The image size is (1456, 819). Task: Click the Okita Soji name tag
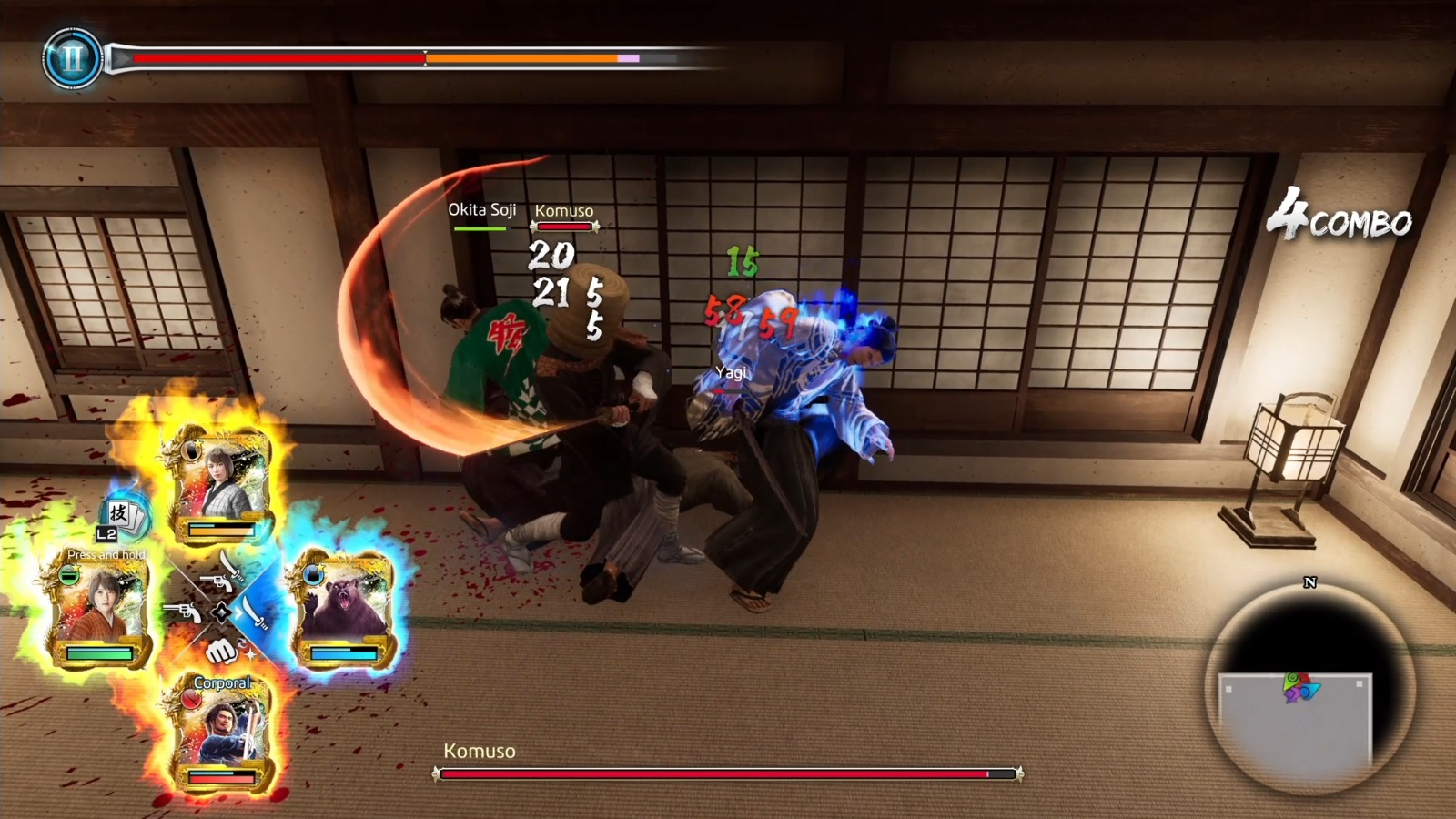coord(481,208)
